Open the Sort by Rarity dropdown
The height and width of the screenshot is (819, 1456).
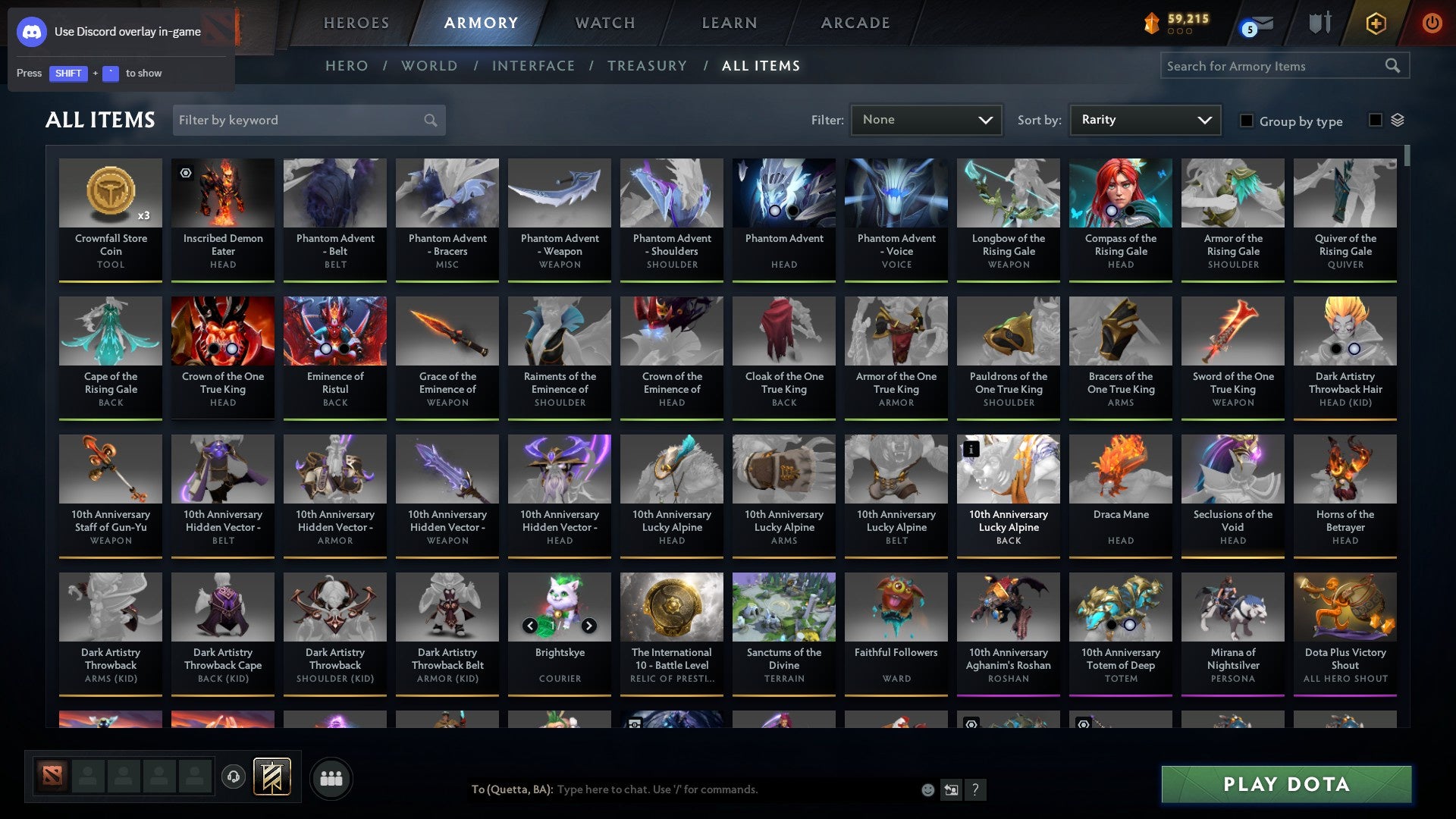[1144, 119]
